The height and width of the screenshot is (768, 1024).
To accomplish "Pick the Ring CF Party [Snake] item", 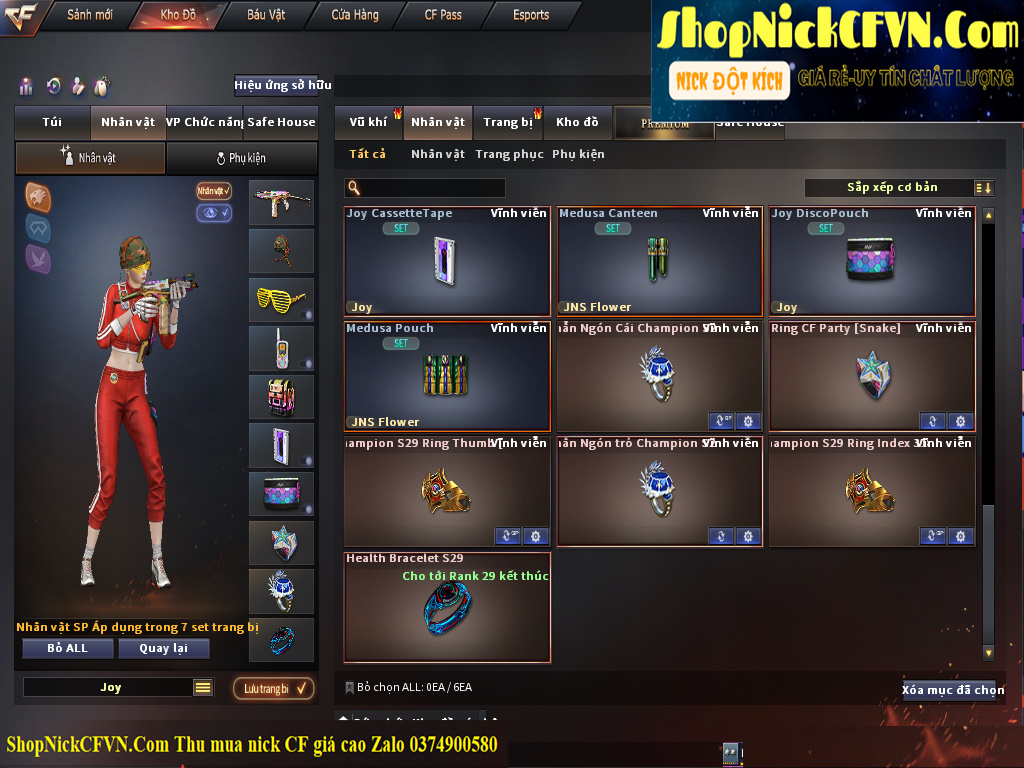I will point(872,376).
